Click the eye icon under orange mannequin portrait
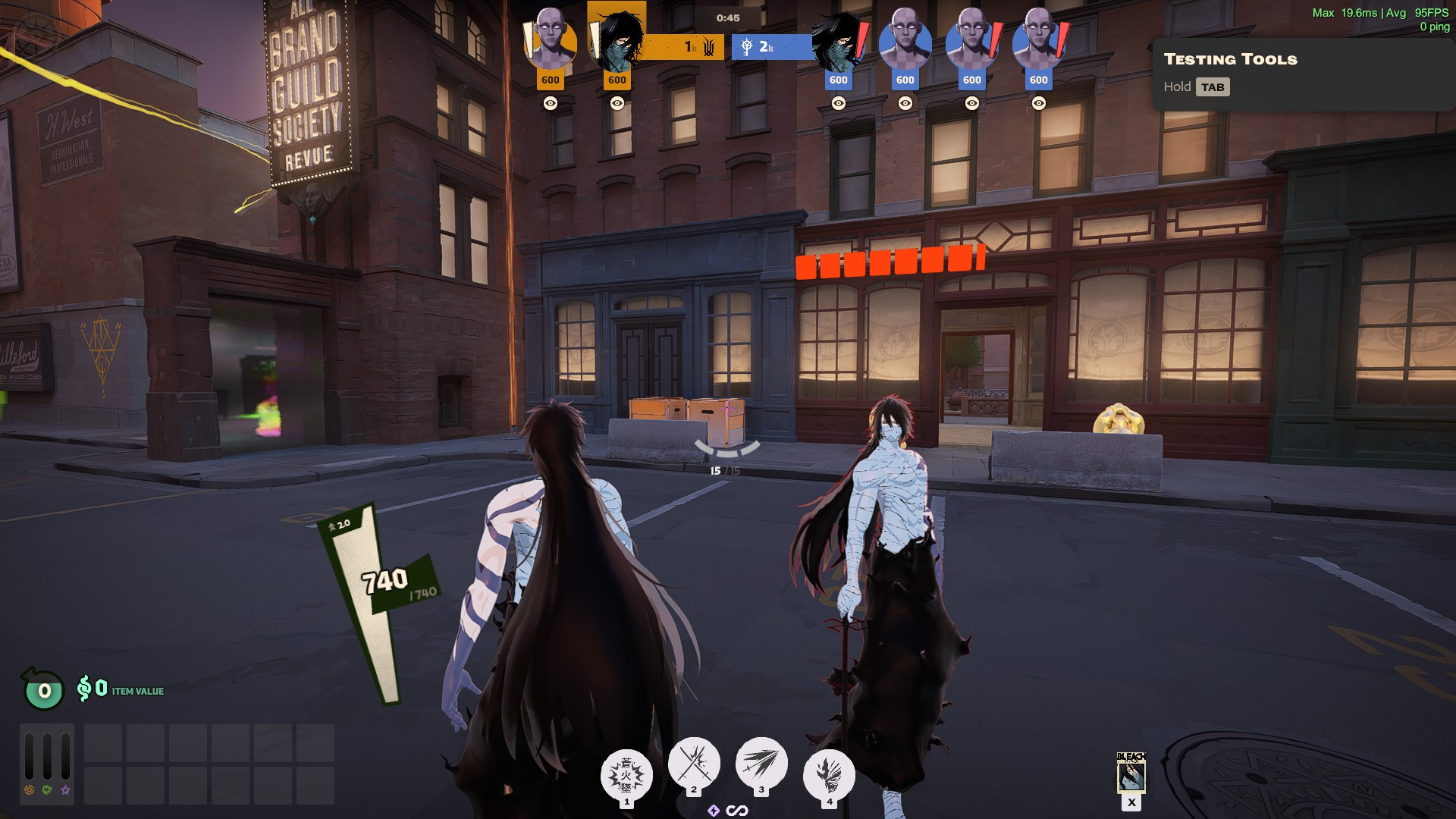The height and width of the screenshot is (819, 1456). pyautogui.click(x=551, y=103)
